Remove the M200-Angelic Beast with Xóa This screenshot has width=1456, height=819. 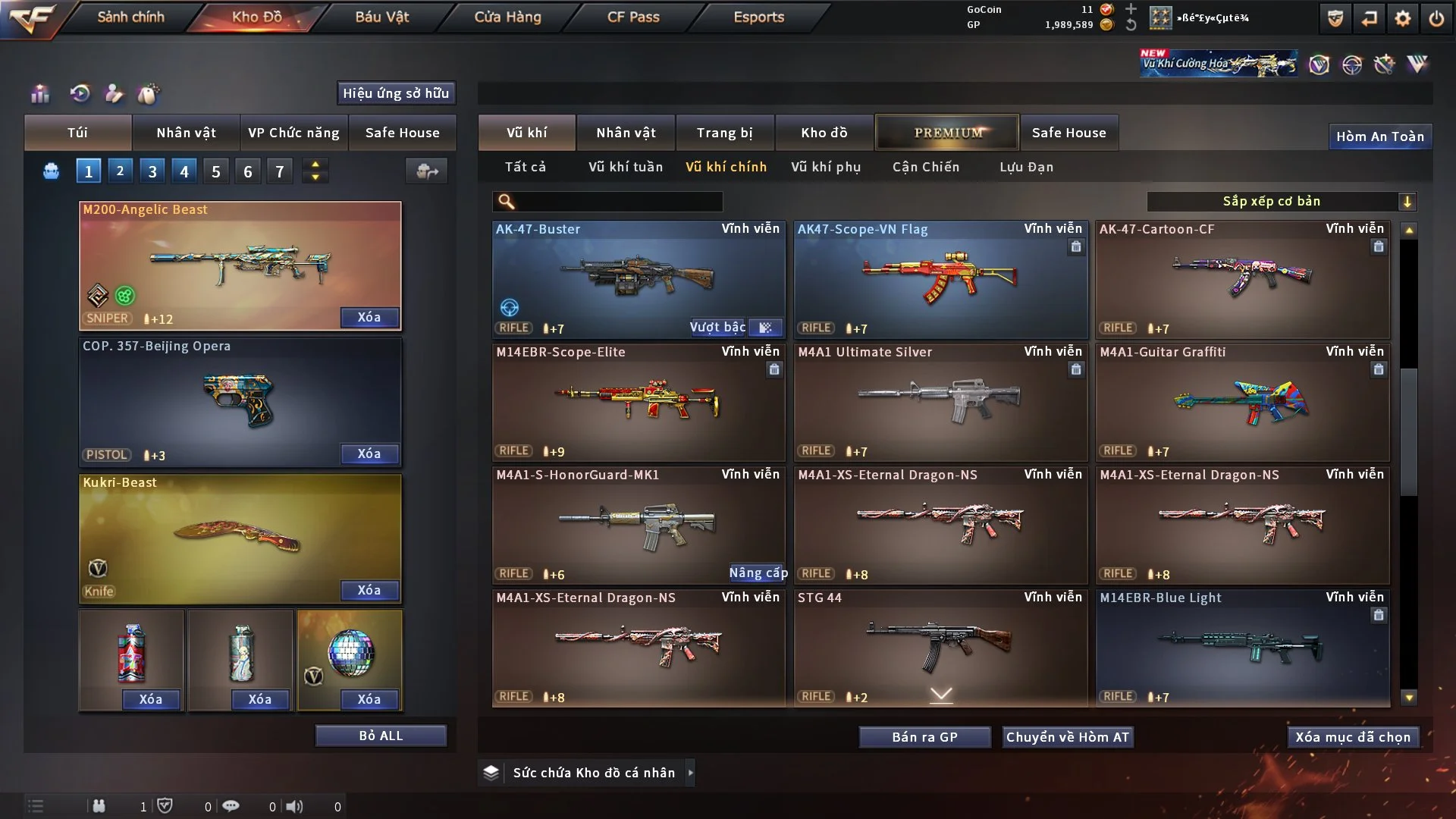point(369,317)
